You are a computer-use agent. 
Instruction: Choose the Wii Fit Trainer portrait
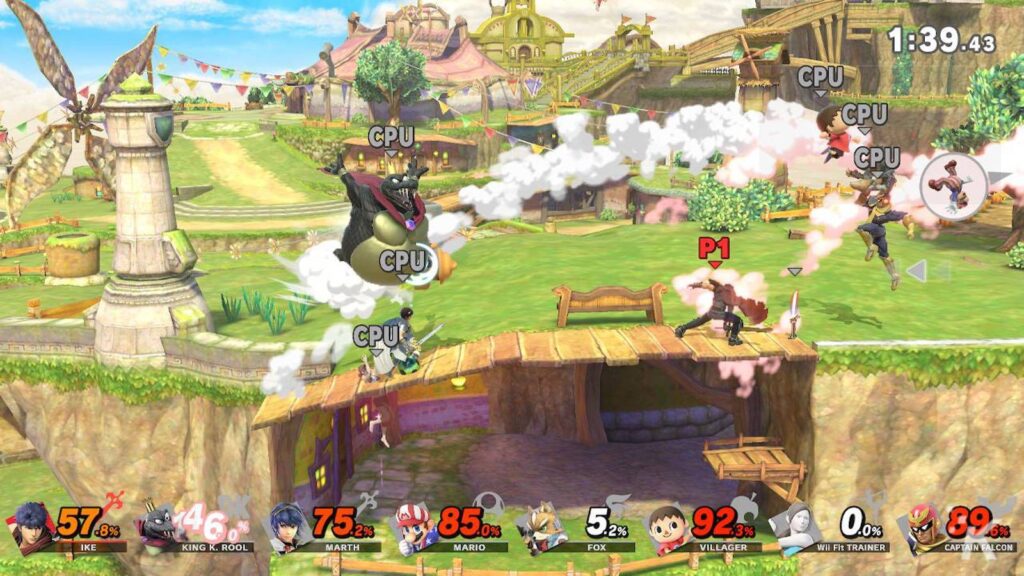click(x=797, y=527)
